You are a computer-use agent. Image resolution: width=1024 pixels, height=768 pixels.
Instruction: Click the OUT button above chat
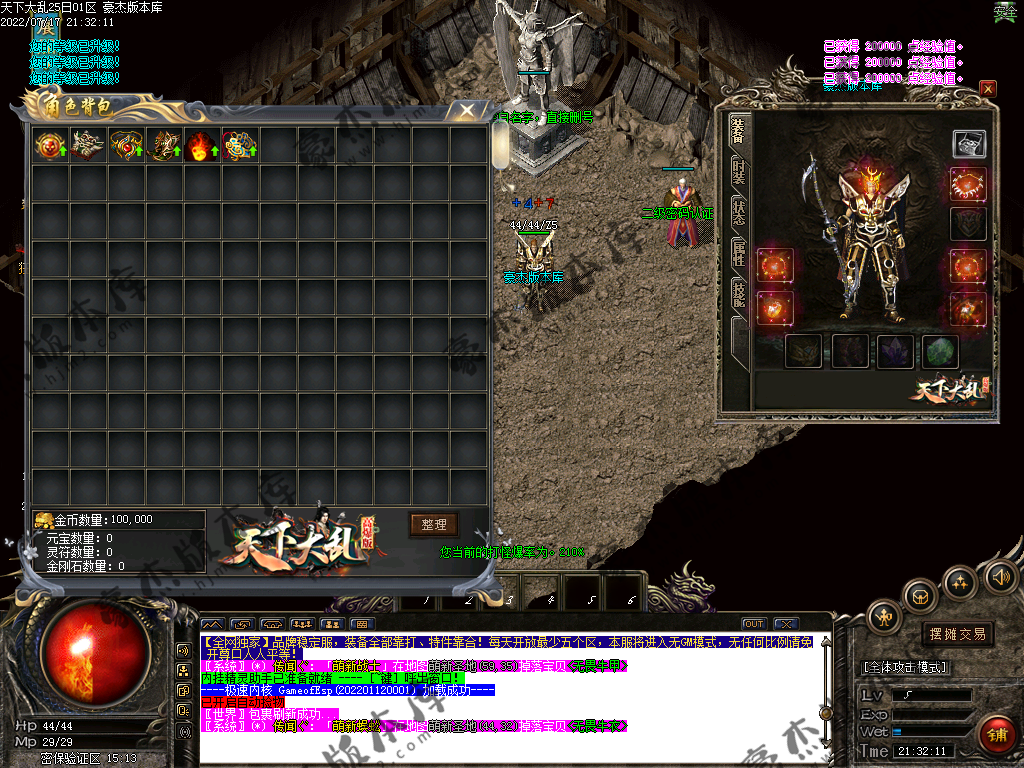(x=754, y=624)
